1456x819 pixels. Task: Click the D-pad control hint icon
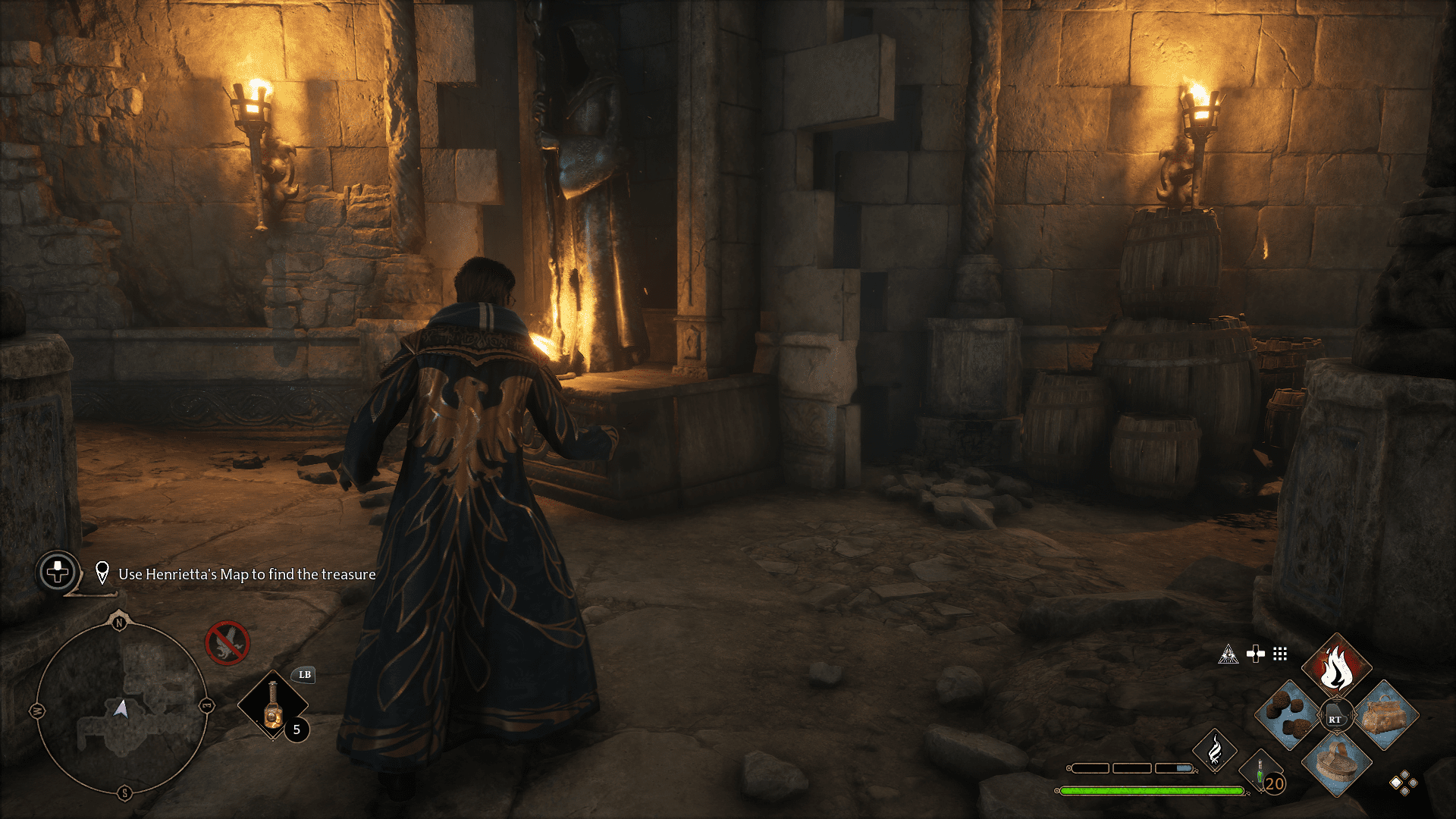57,573
